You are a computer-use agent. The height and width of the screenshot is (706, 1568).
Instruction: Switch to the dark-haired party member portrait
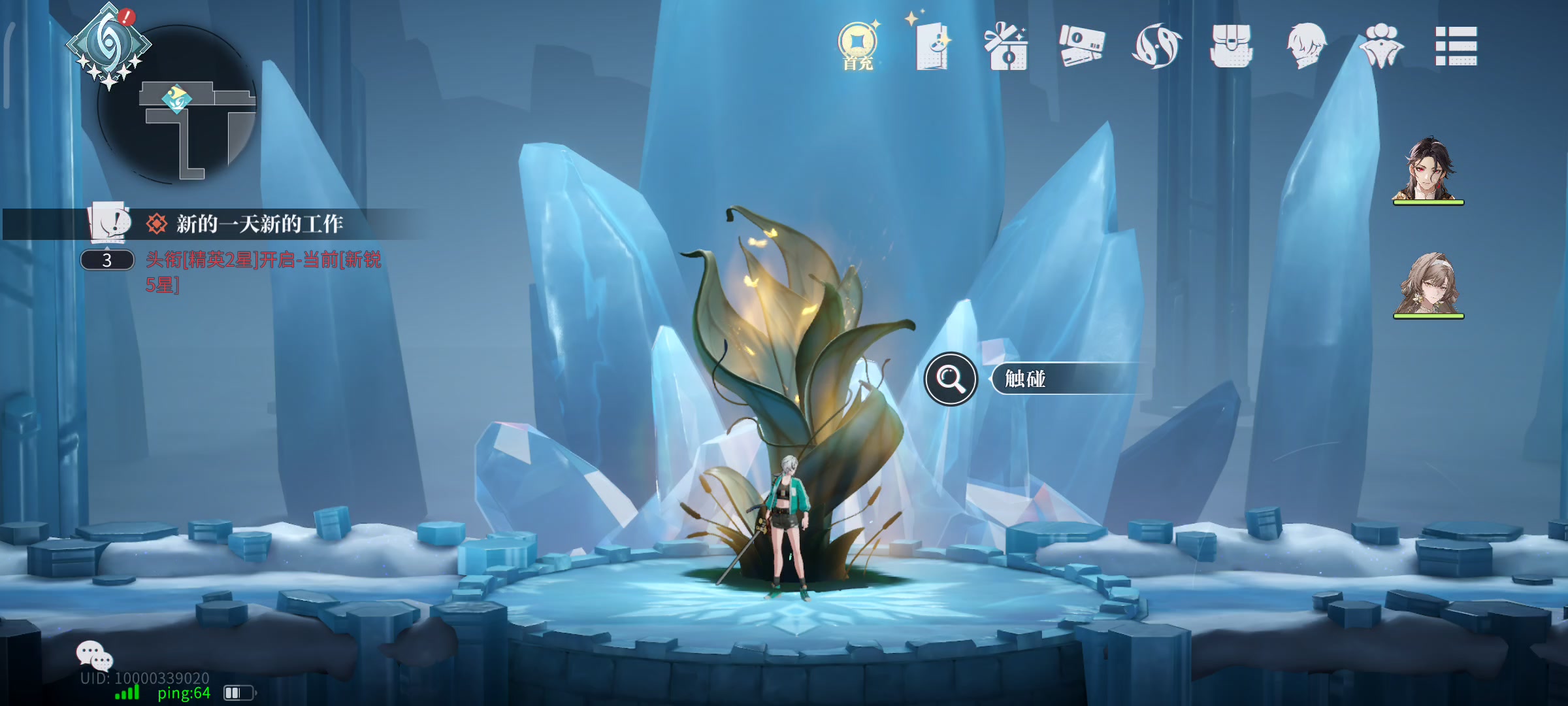(1428, 169)
